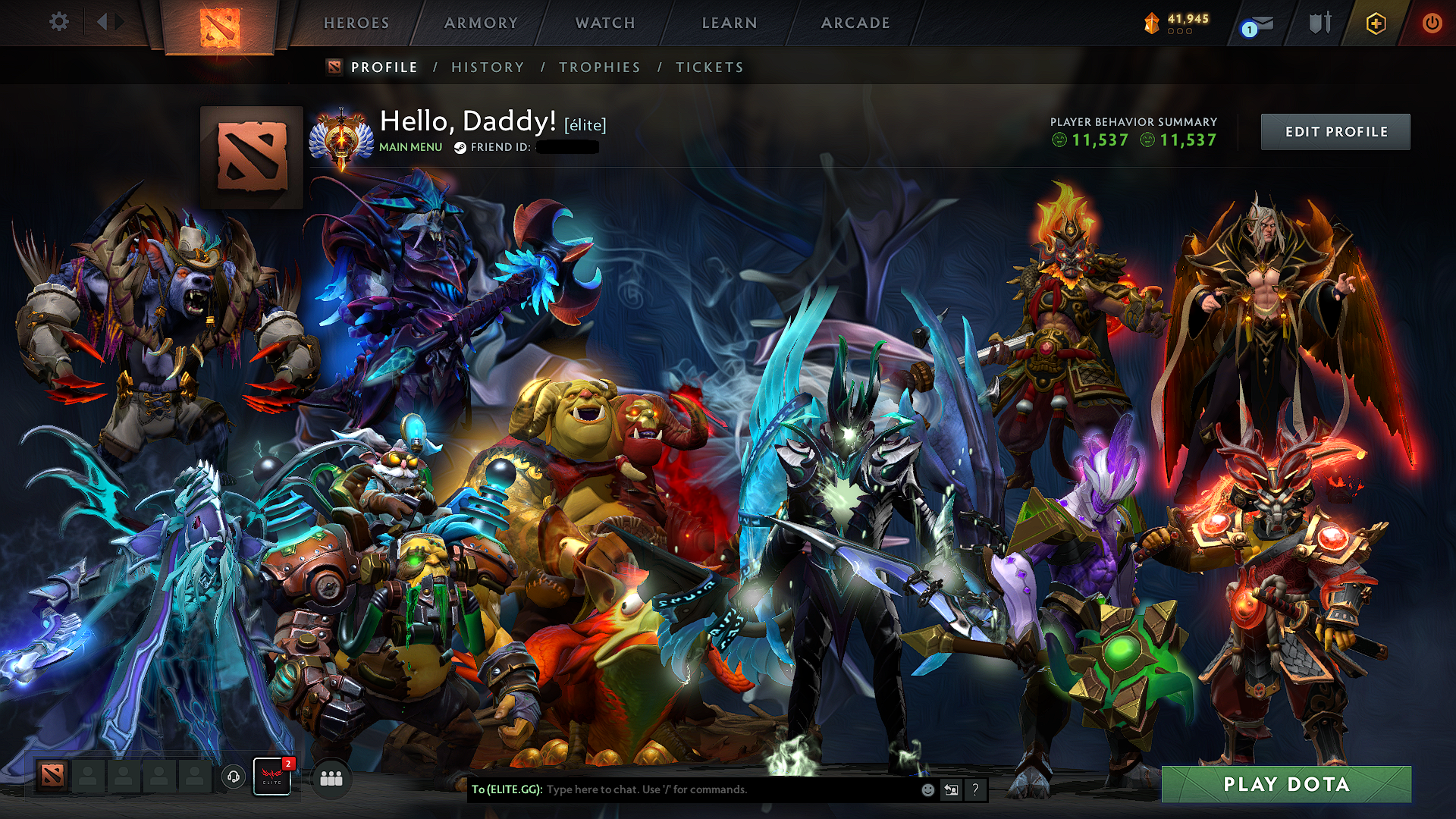Click the ELITE guild badge with notification
Viewport: 1456px width, 819px height.
pos(271,777)
